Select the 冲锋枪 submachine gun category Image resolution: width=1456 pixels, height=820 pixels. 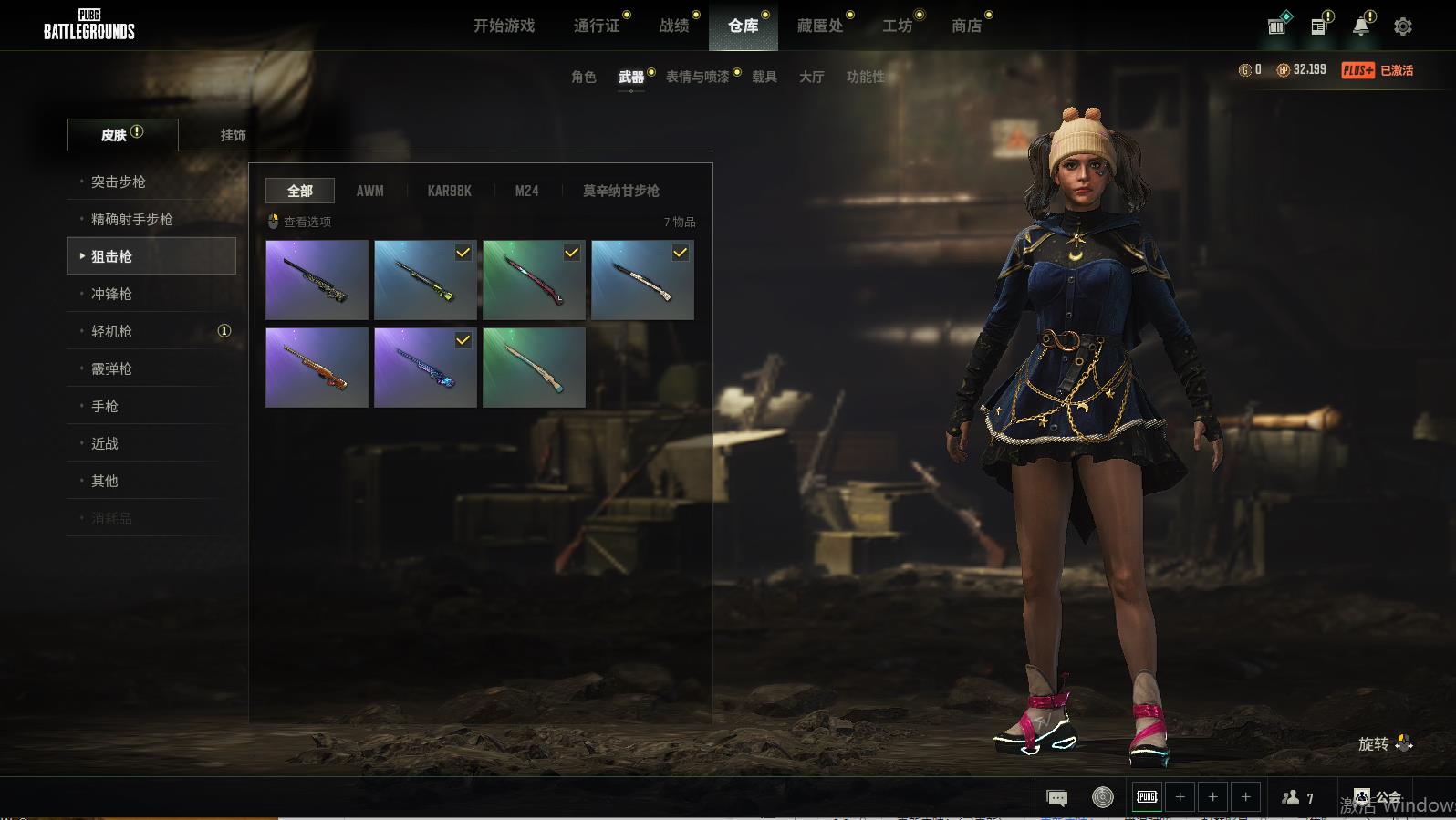coord(111,294)
